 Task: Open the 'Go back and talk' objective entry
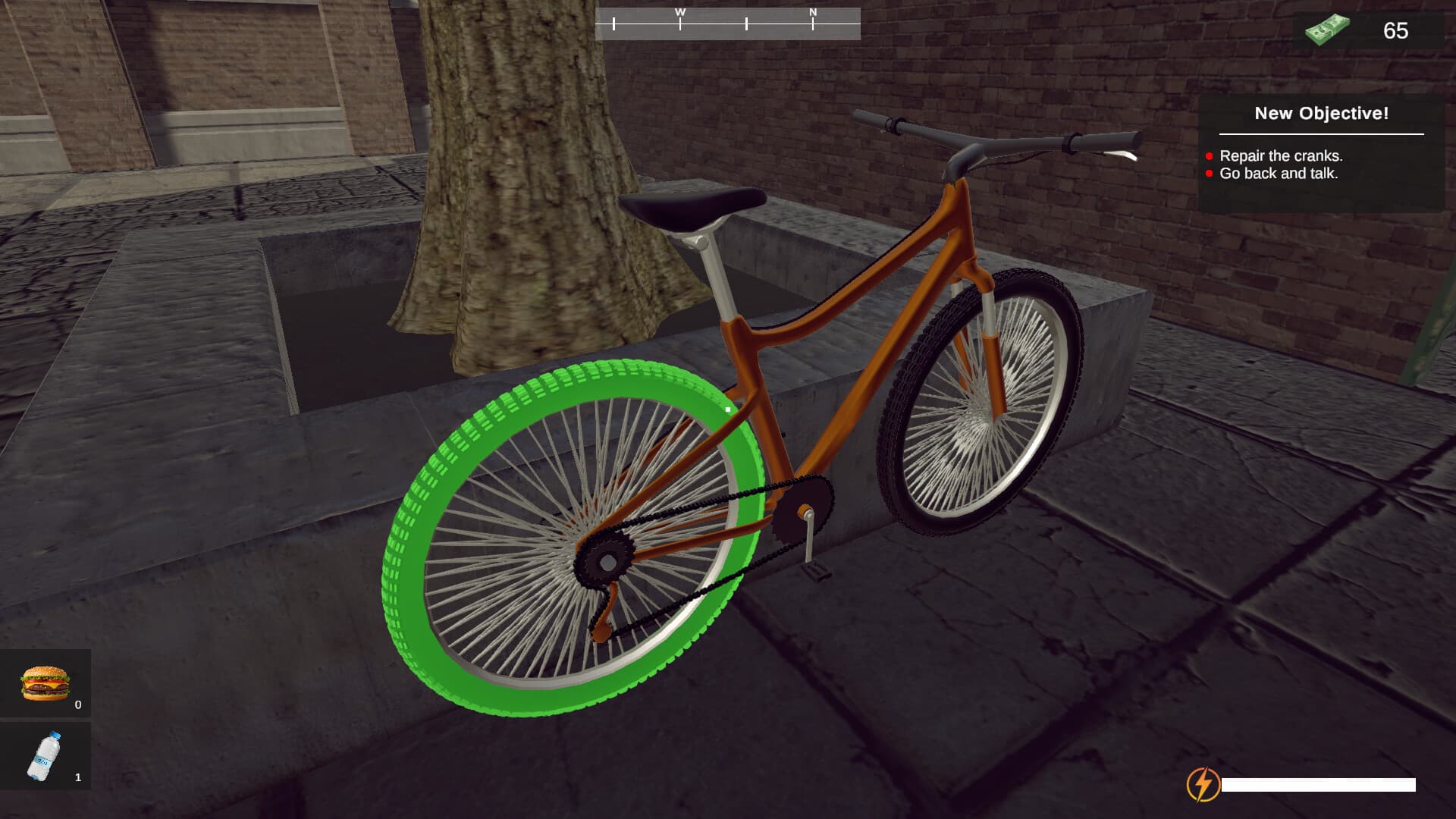tap(1279, 174)
